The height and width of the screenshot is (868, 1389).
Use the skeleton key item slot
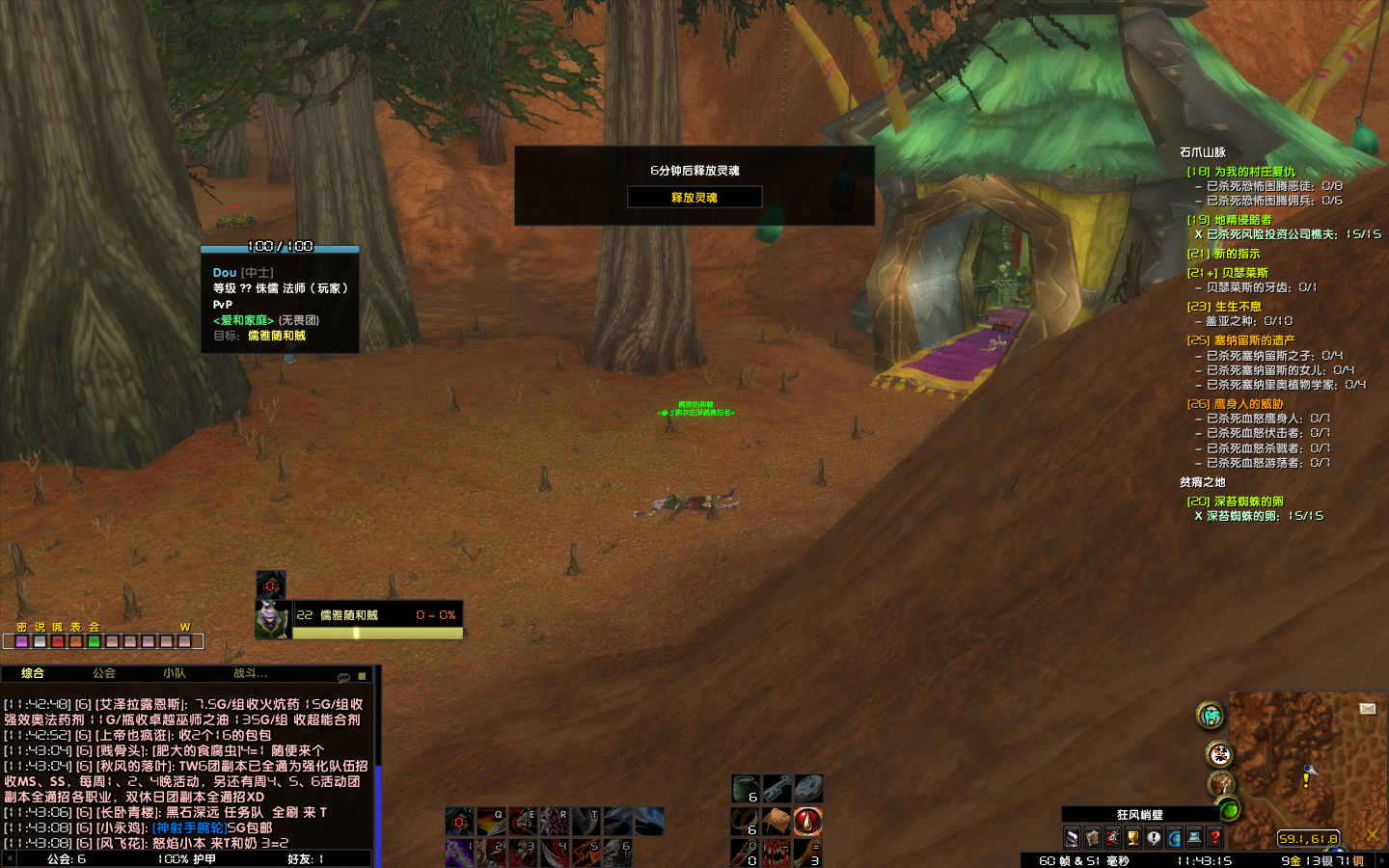tap(777, 789)
